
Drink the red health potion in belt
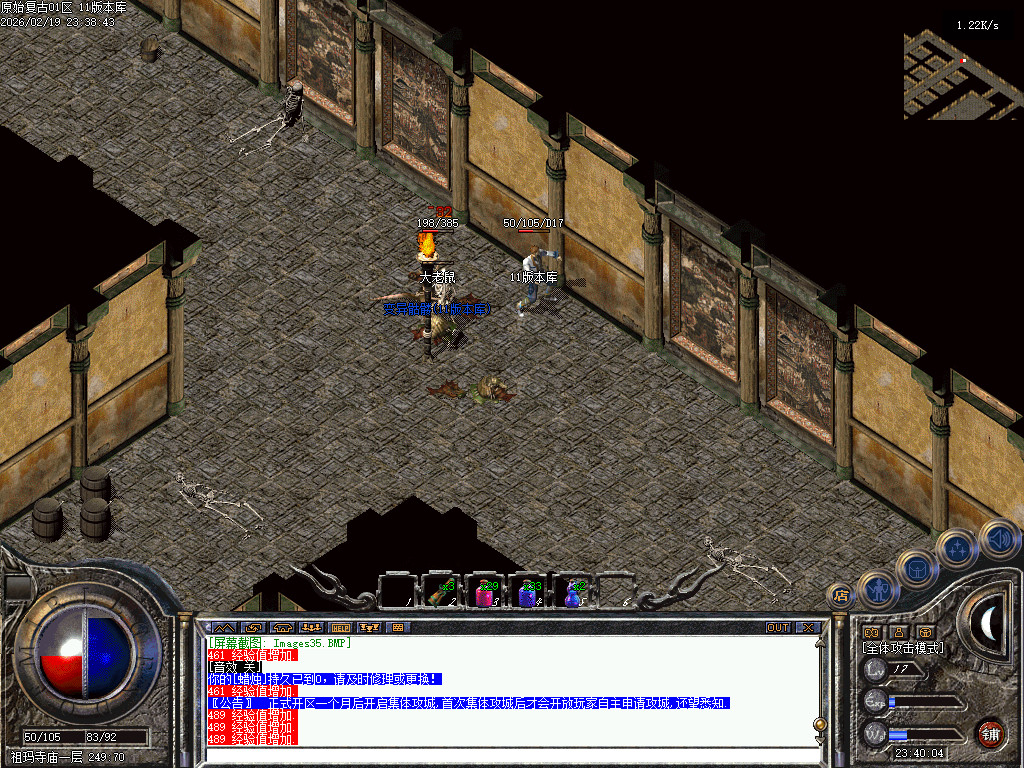coord(484,593)
